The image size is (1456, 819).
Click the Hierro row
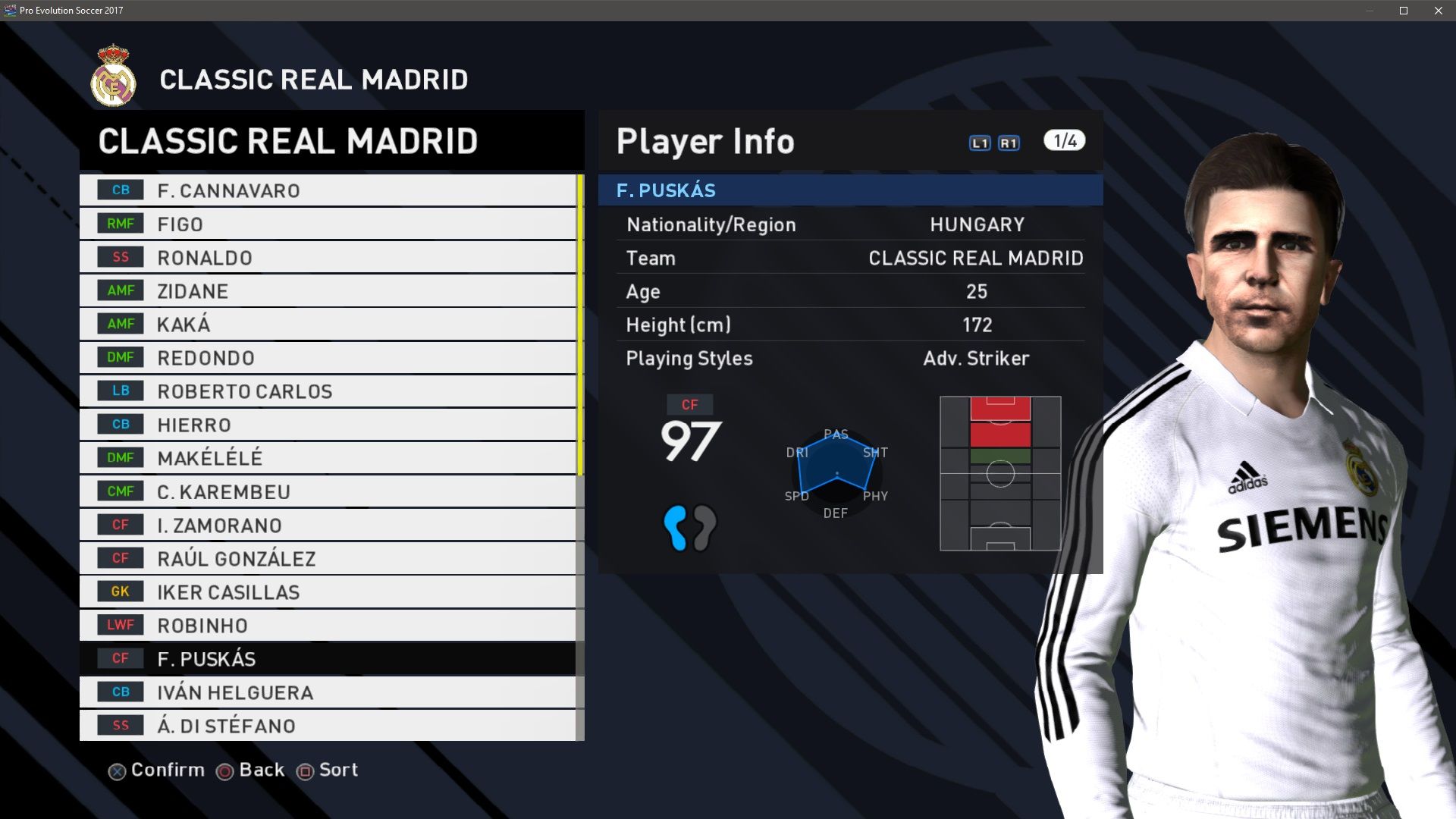pyautogui.click(x=328, y=425)
